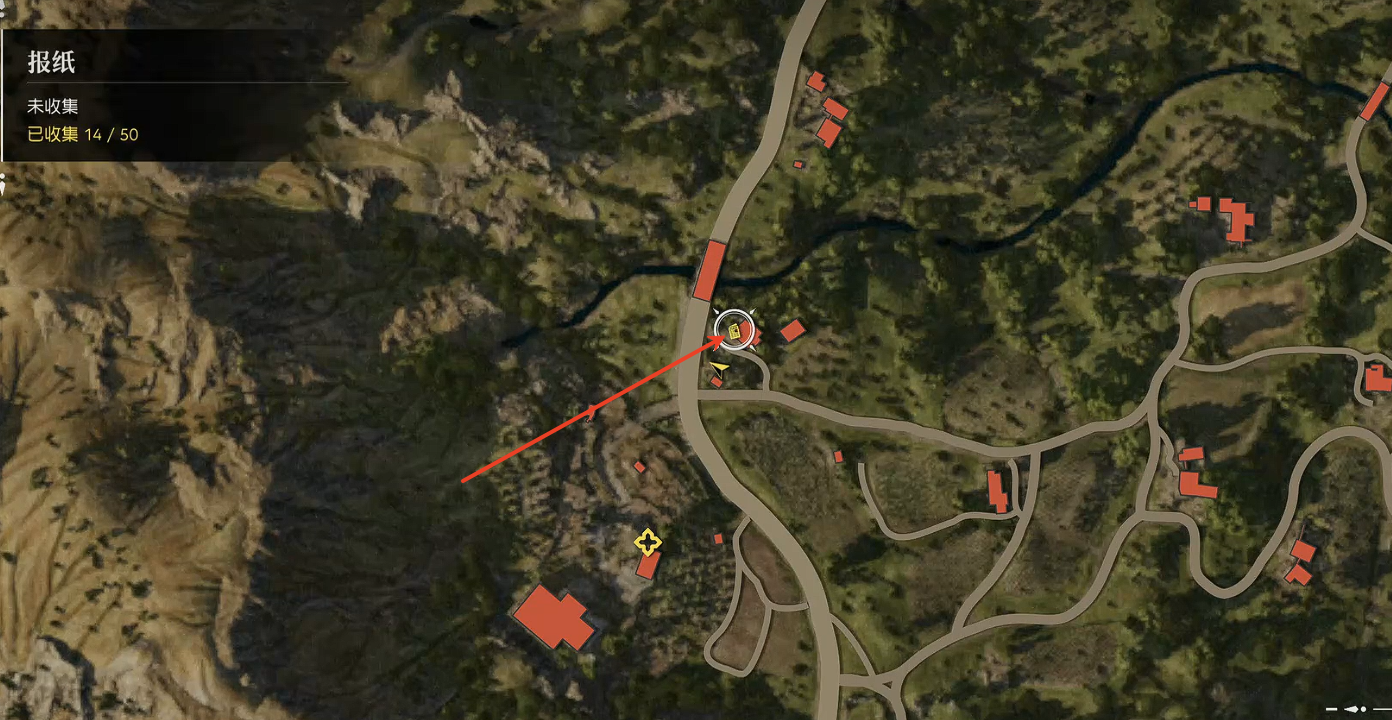Click the yellow cross objective marker
This screenshot has width=1392, height=720.
pos(648,543)
